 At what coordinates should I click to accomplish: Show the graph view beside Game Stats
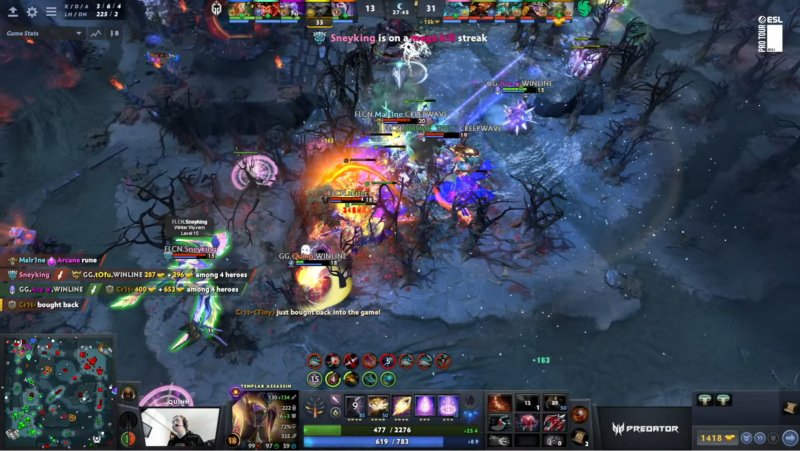96,32
